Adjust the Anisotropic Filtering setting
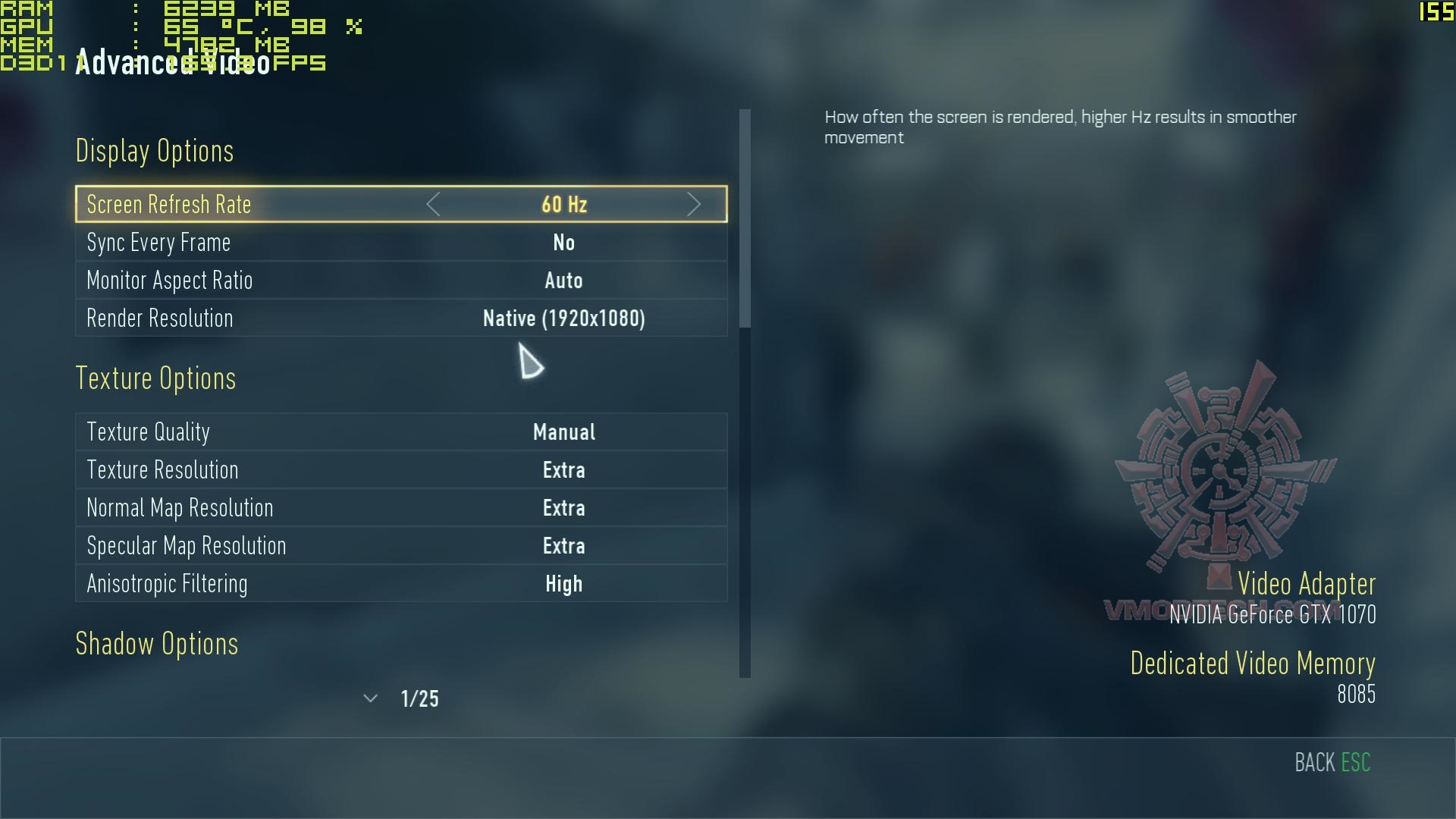Image resolution: width=1456 pixels, height=819 pixels. coord(401,584)
